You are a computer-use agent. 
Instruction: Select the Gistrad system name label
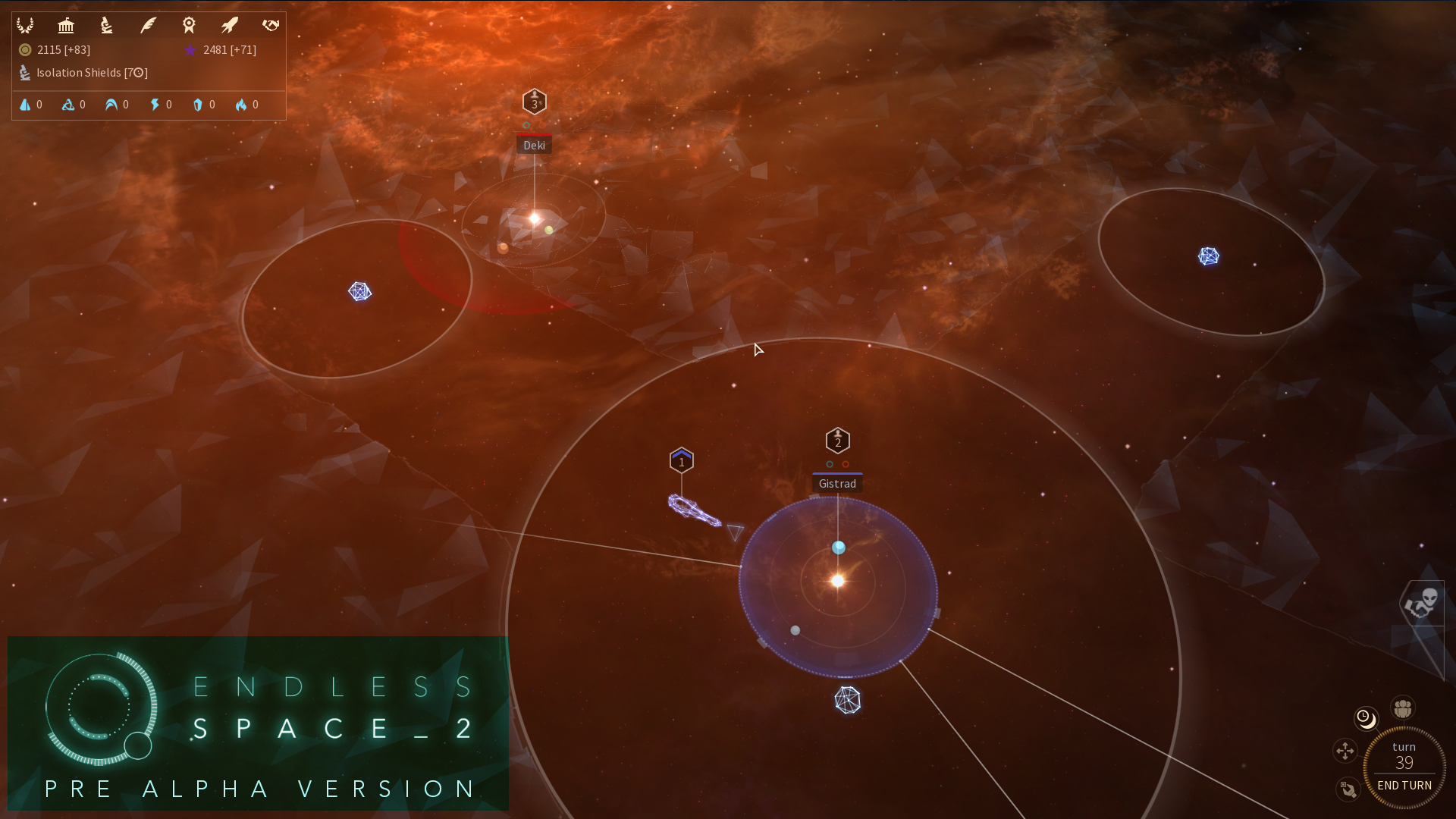tap(836, 483)
